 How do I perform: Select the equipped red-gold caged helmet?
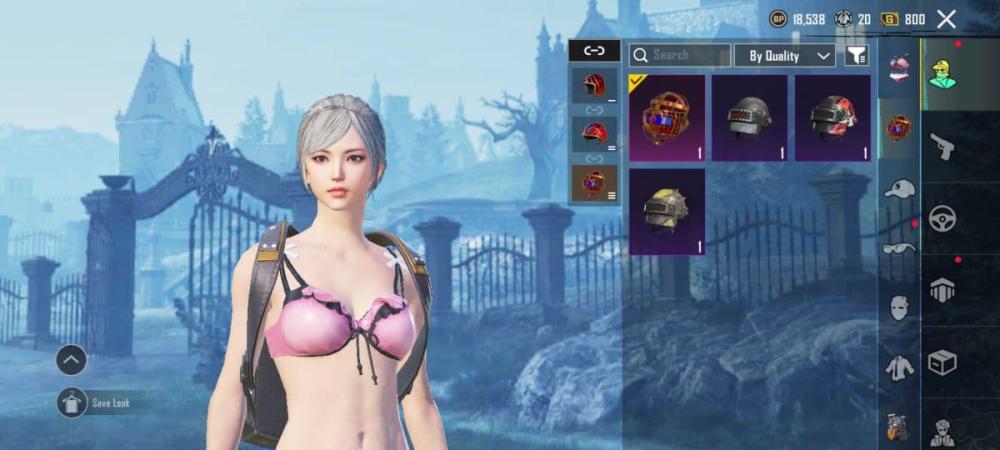coord(667,118)
